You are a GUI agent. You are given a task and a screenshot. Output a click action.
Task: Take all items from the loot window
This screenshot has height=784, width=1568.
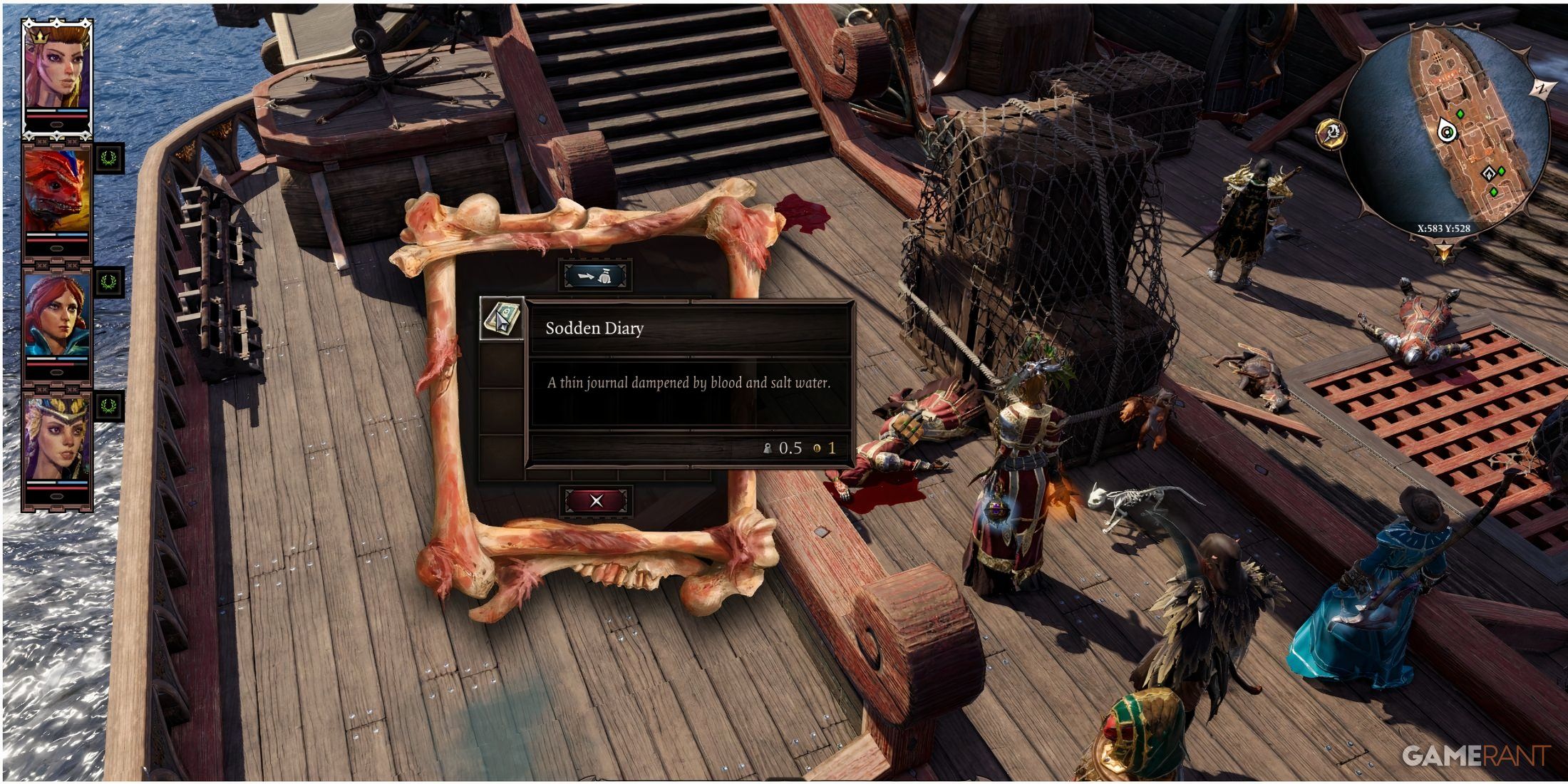coord(595,276)
